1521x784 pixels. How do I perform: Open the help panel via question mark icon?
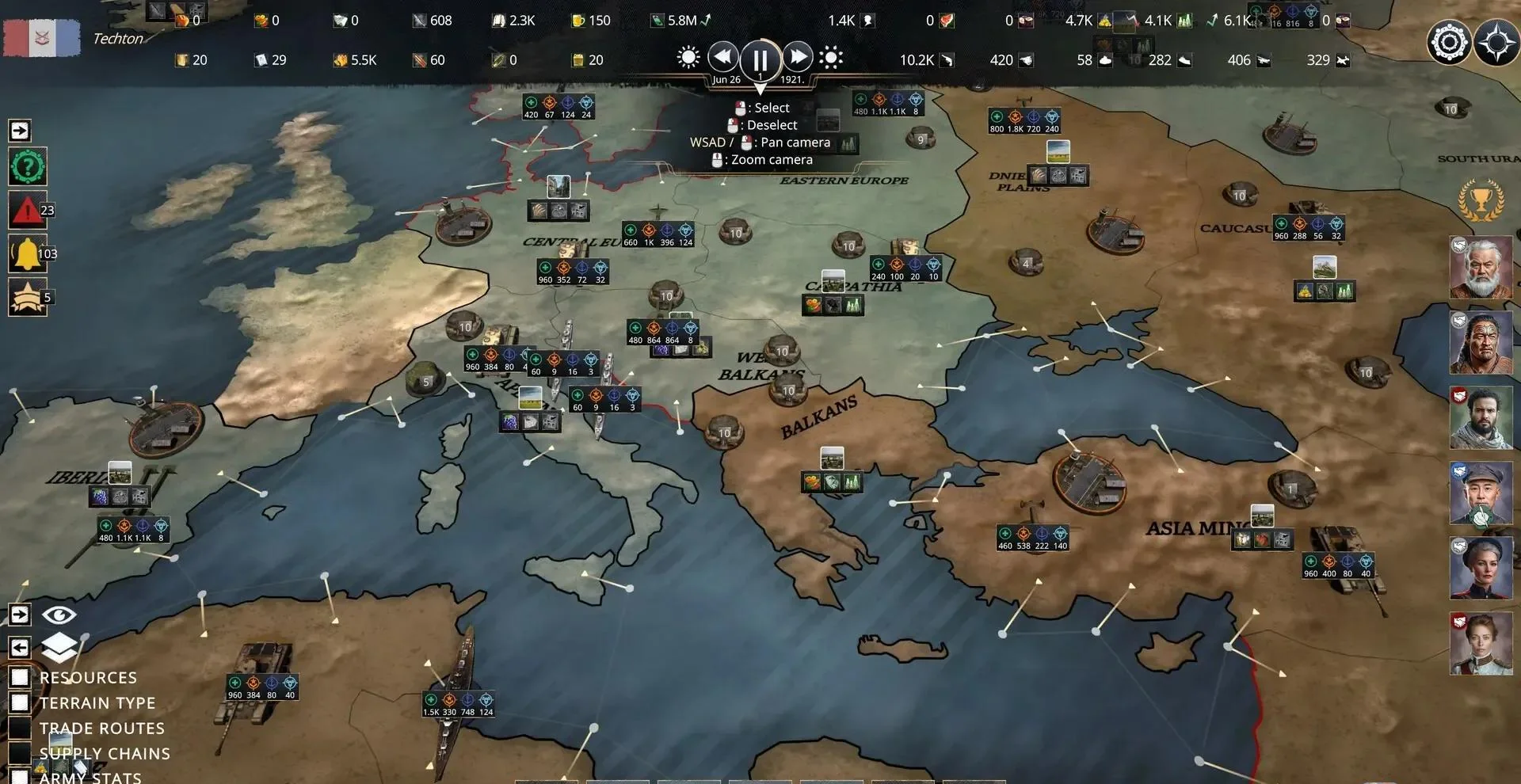click(29, 167)
